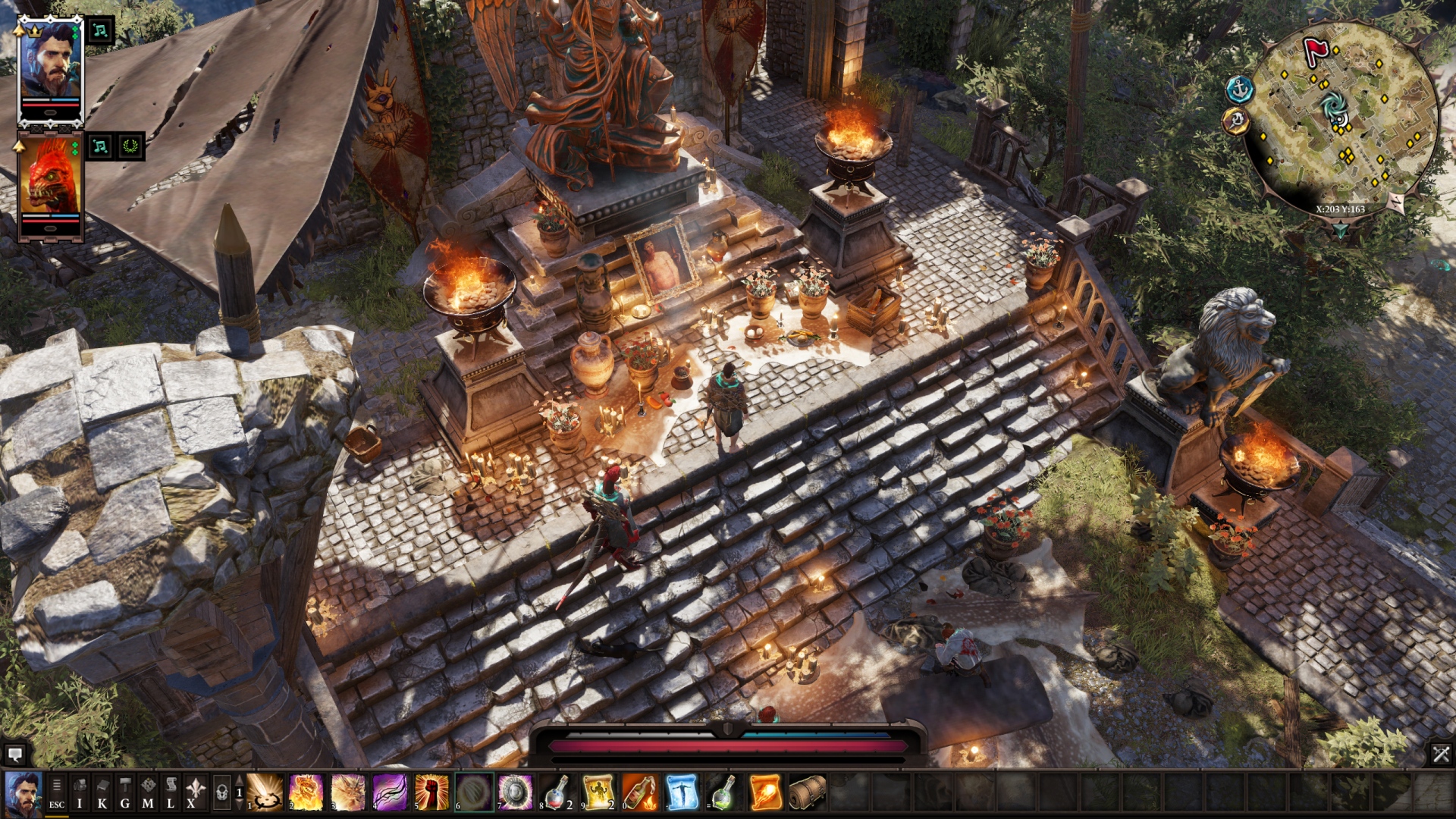Open the inventory with the I button
Screen dimensions: 1456x819
[80, 794]
